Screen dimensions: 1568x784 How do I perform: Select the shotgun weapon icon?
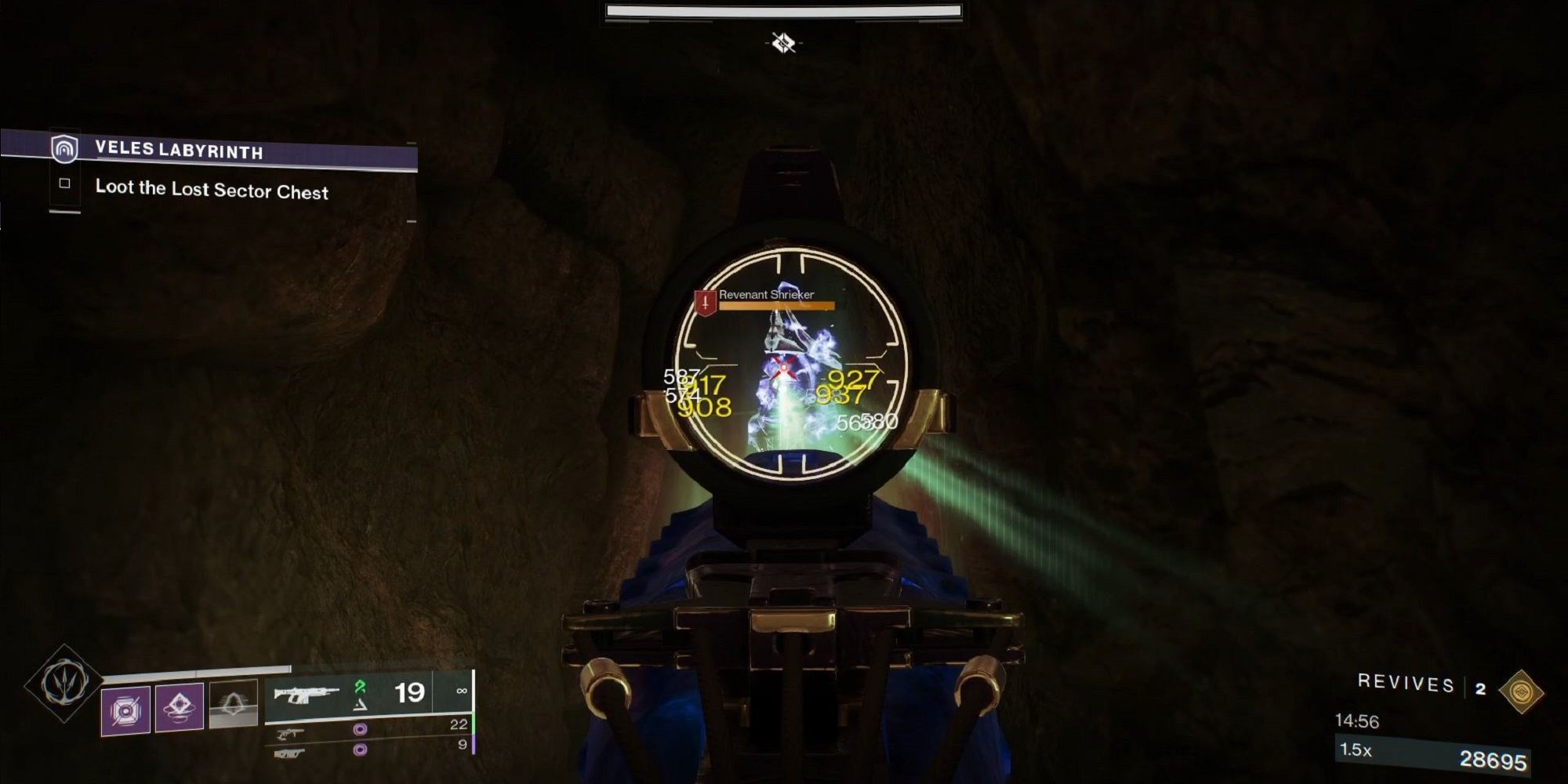click(289, 753)
